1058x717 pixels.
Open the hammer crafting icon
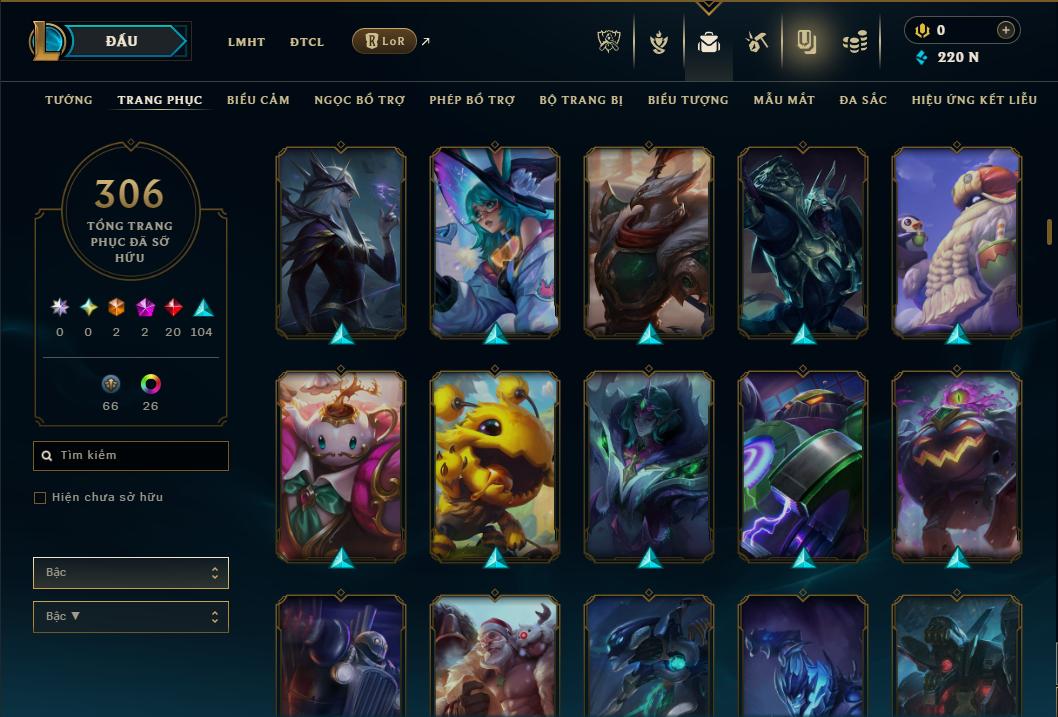click(x=757, y=42)
